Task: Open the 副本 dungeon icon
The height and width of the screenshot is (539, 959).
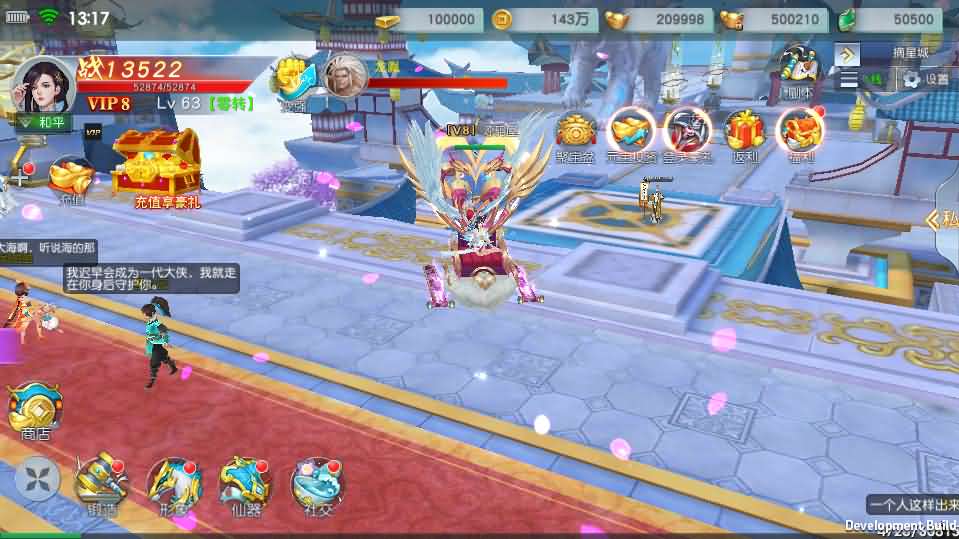Action: point(798,70)
